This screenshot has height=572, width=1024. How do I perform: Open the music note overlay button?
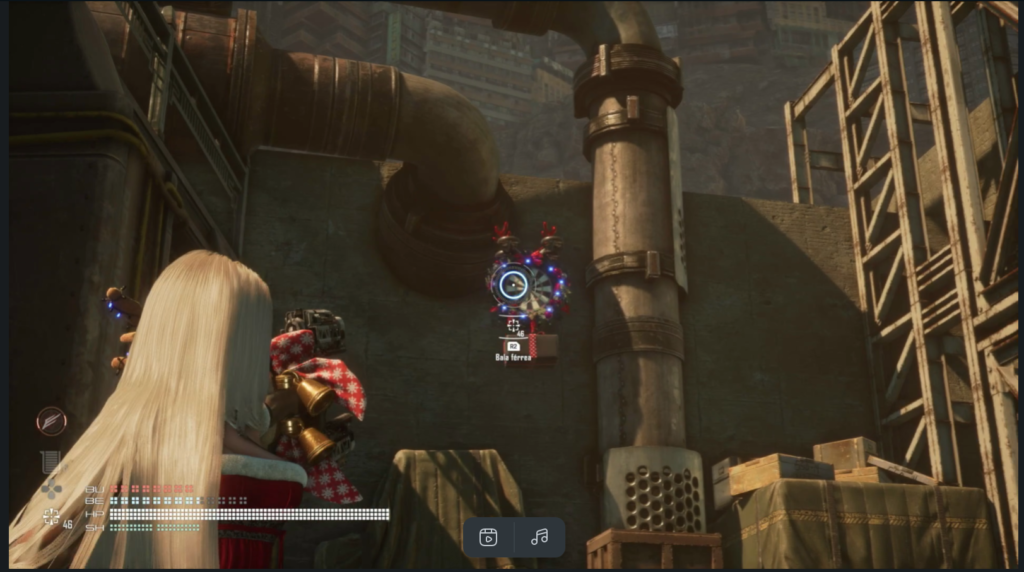[540, 537]
